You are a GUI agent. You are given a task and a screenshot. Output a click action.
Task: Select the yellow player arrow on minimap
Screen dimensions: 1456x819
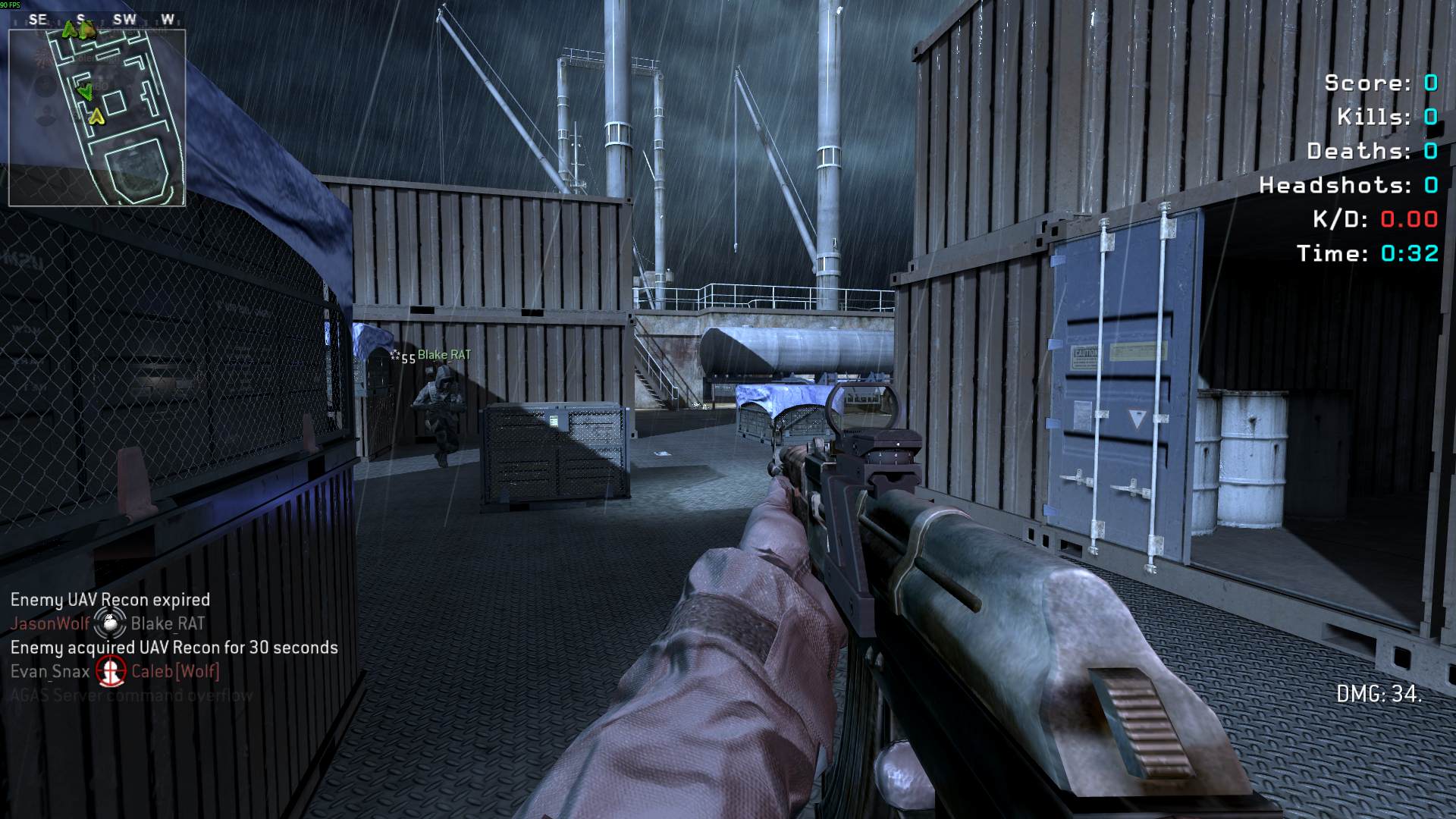(96, 117)
